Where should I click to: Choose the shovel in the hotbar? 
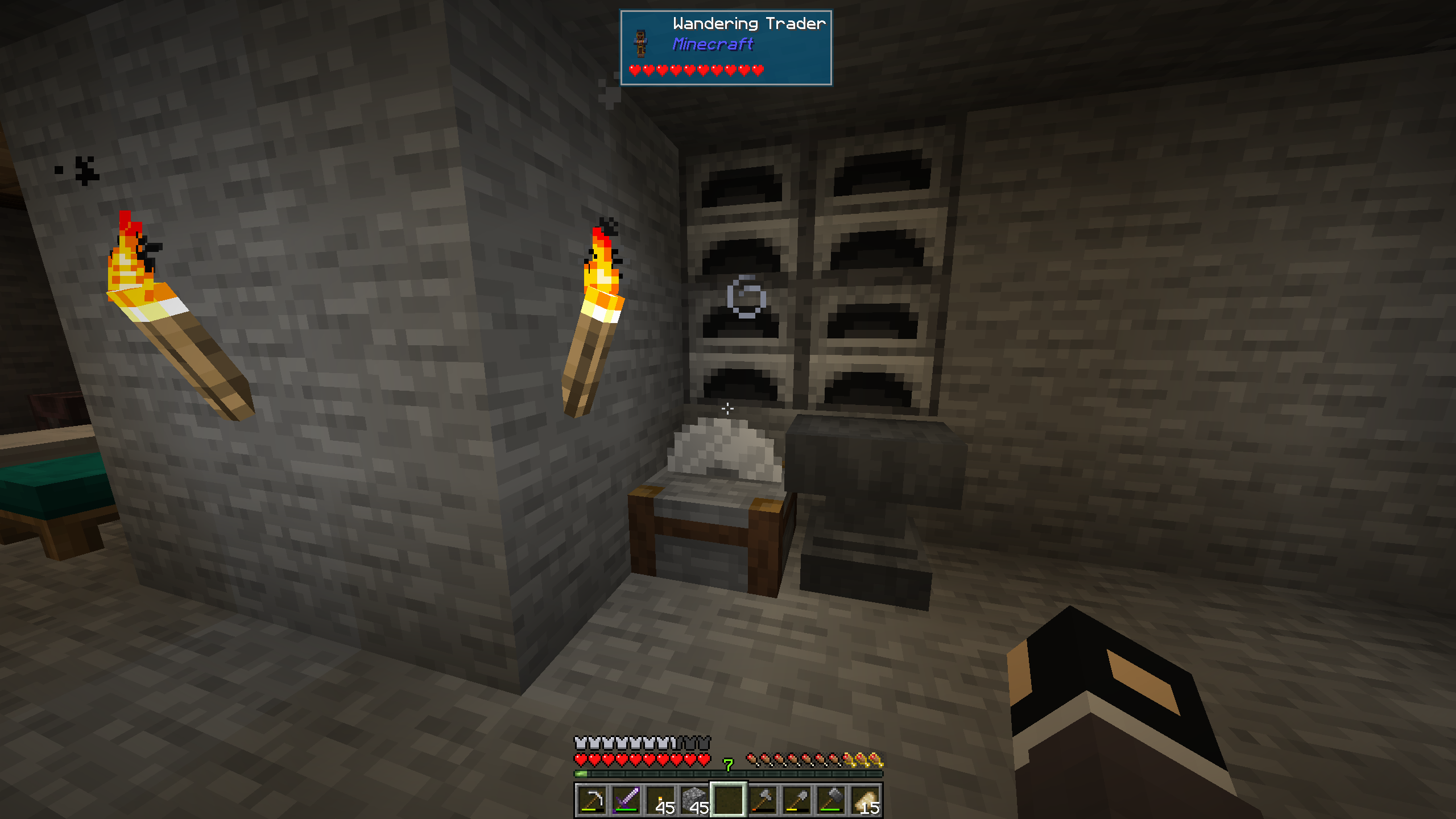[x=797, y=800]
